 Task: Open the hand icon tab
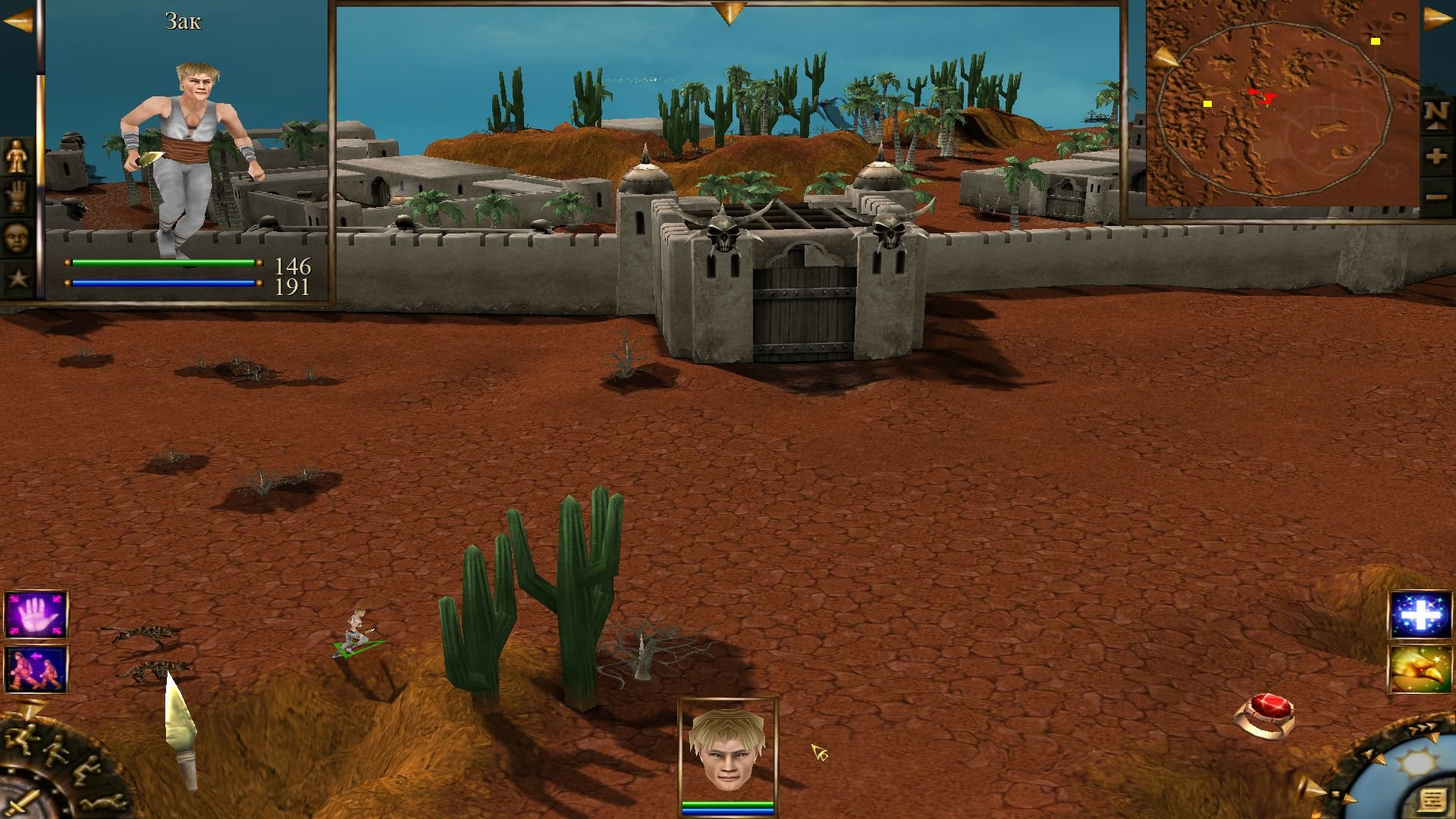point(17,196)
